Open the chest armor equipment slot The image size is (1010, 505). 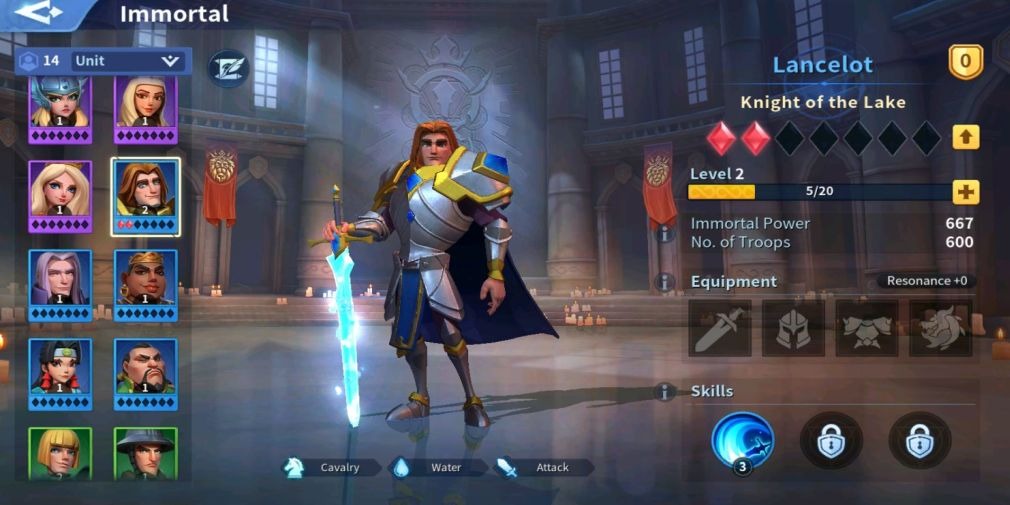pyautogui.click(x=867, y=328)
